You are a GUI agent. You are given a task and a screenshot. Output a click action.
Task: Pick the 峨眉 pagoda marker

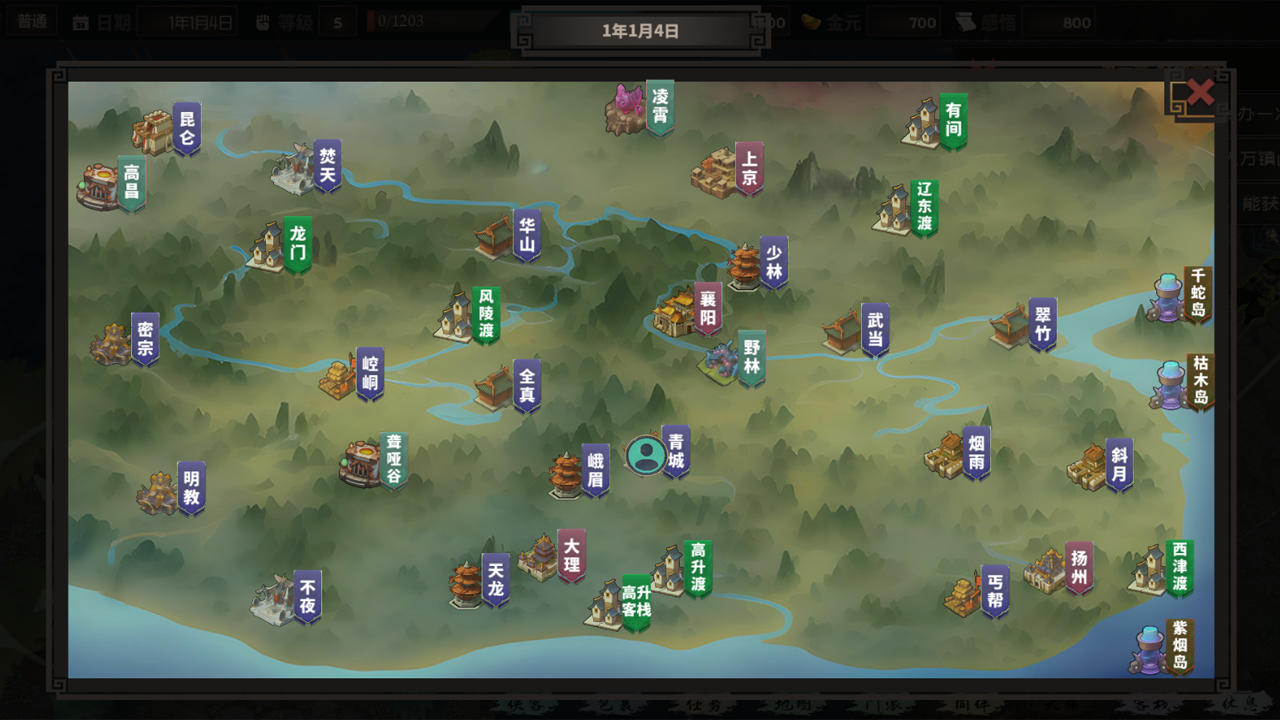click(x=595, y=470)
